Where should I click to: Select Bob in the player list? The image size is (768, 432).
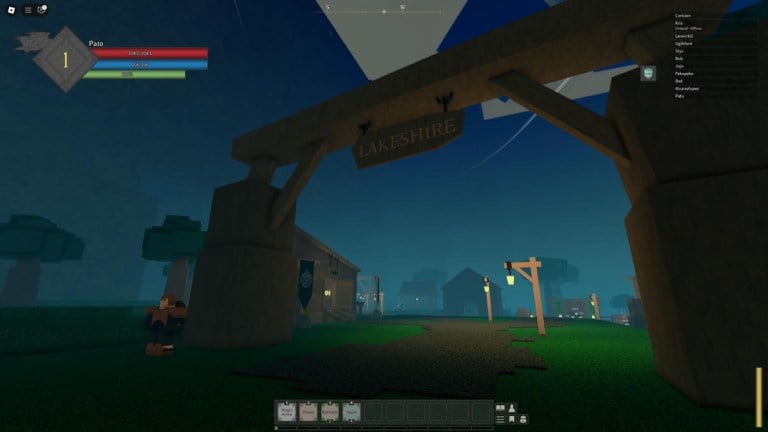click(679, 58)
